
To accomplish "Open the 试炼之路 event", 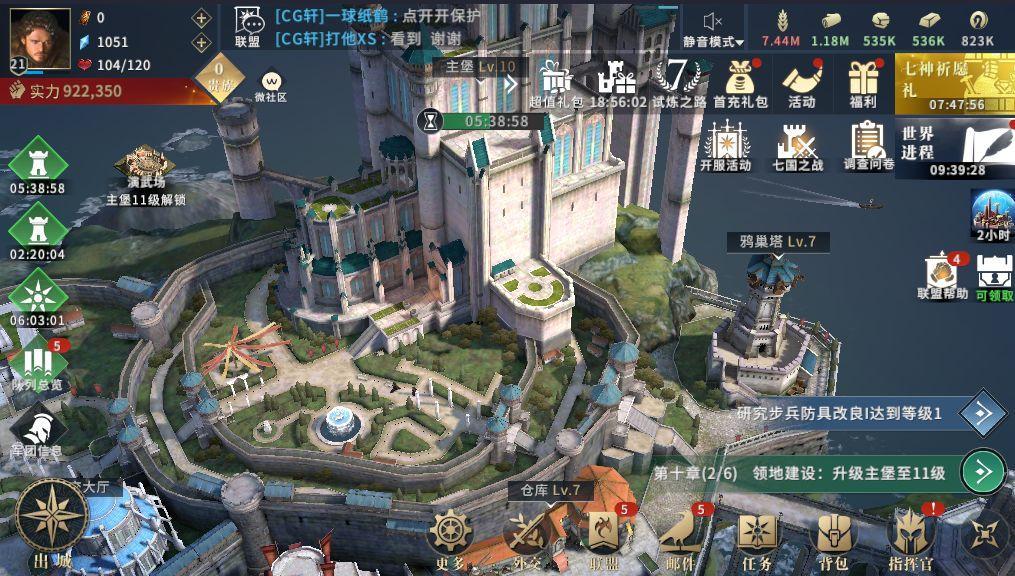I will coord(679,81).
